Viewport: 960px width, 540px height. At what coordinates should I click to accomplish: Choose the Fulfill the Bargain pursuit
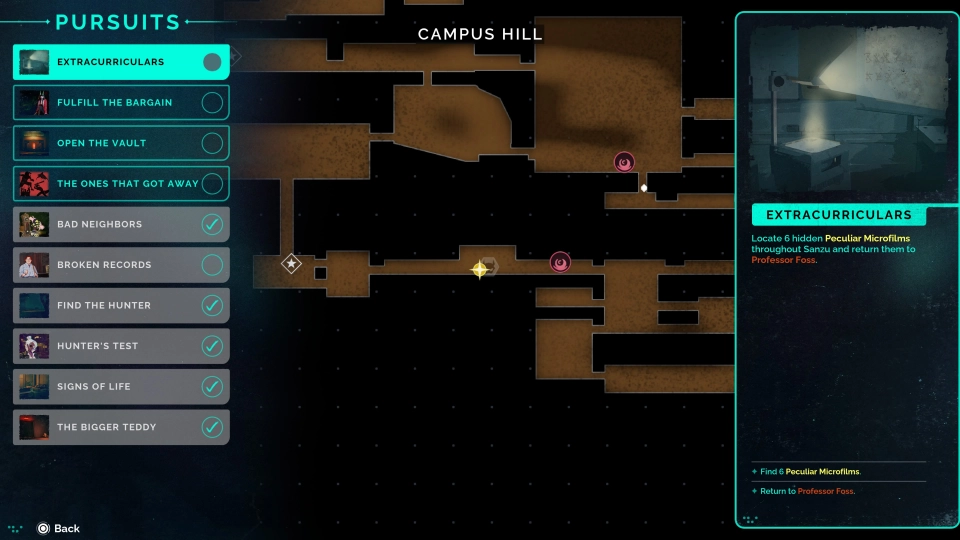pyautogui.click(x=114, y=102)
